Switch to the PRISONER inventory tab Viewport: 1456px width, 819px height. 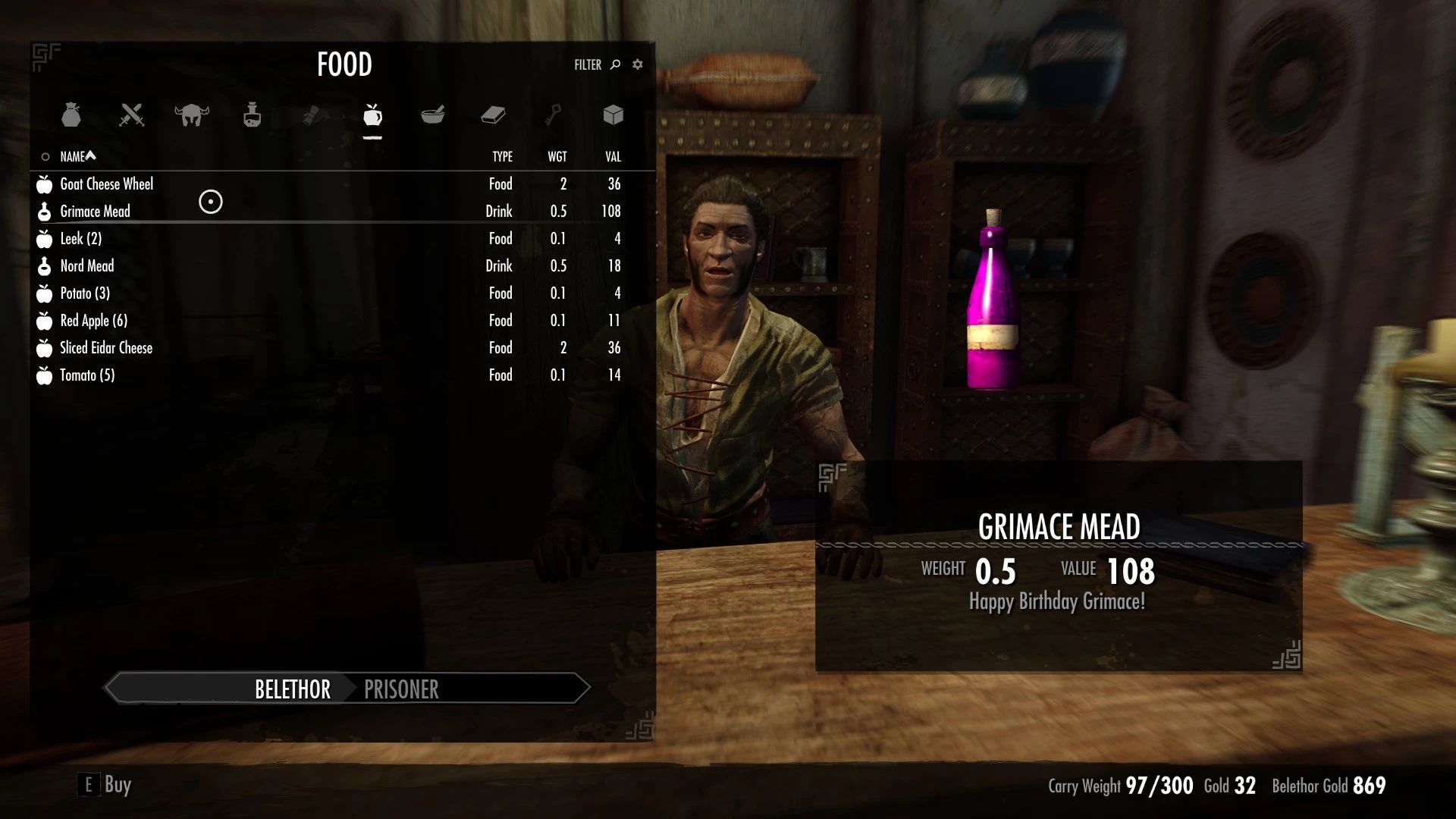click(x=401, y=689)
